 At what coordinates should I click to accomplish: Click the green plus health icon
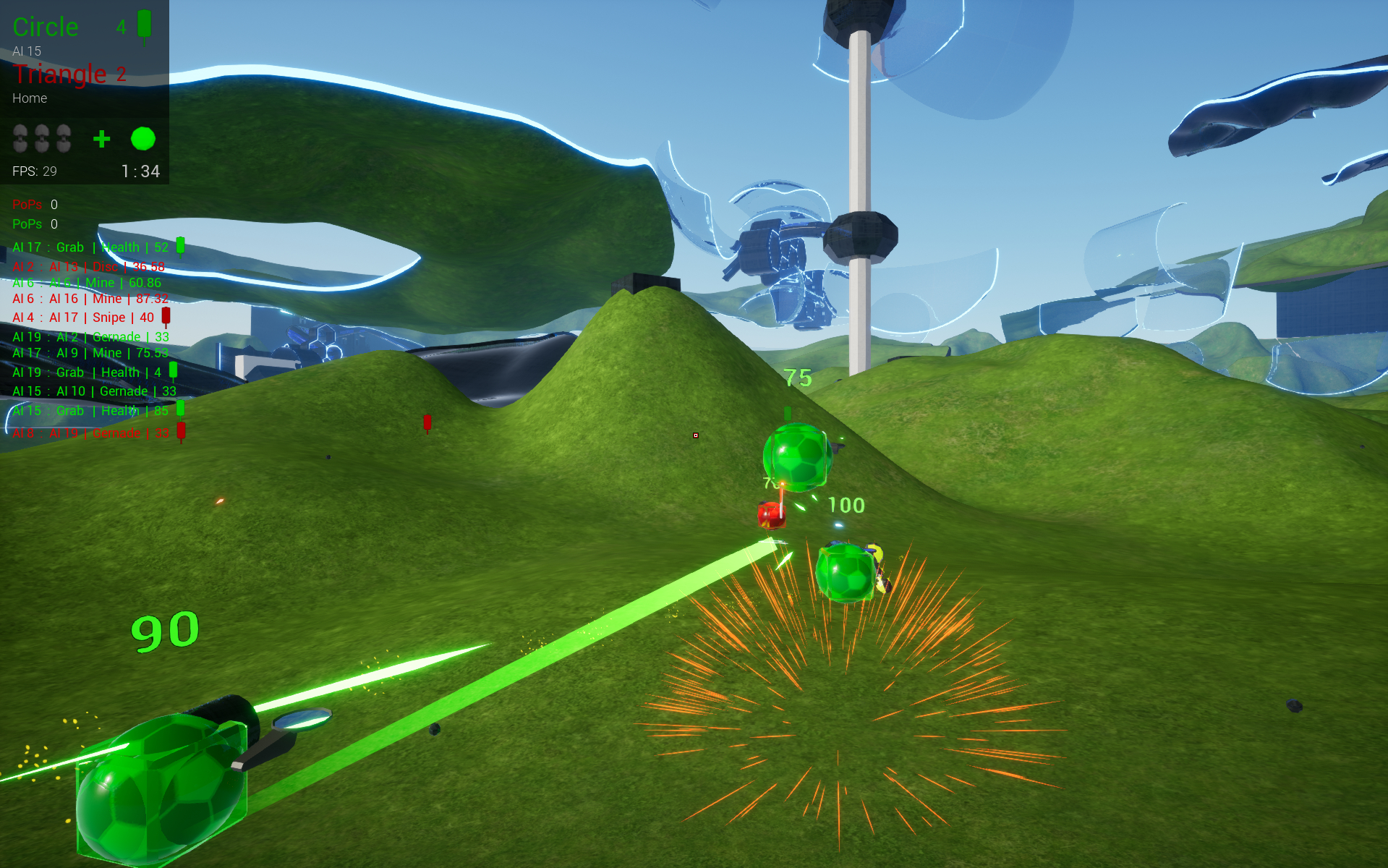coord(102,139)
